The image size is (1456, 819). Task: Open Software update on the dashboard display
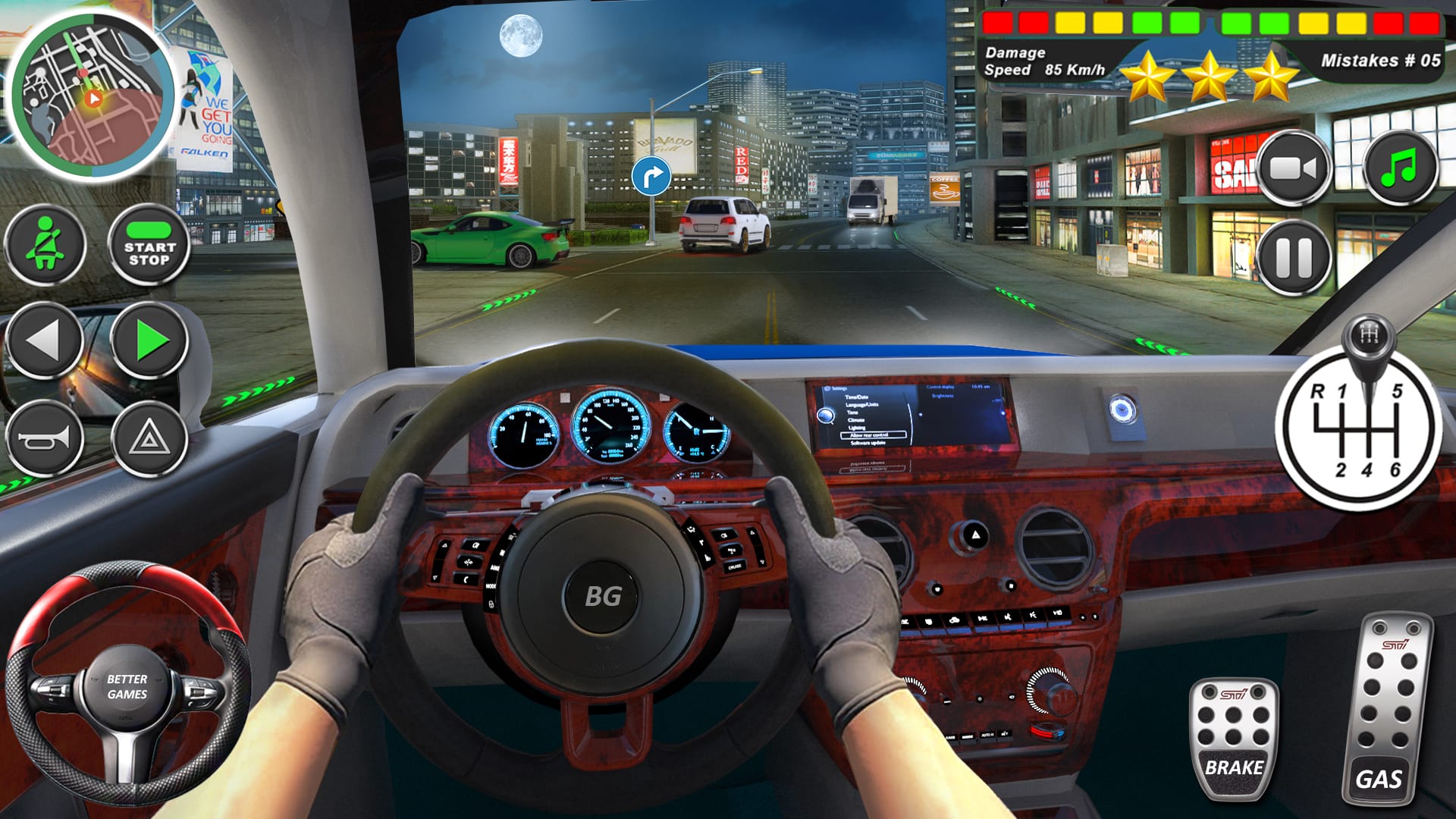(x=868, y=443)
